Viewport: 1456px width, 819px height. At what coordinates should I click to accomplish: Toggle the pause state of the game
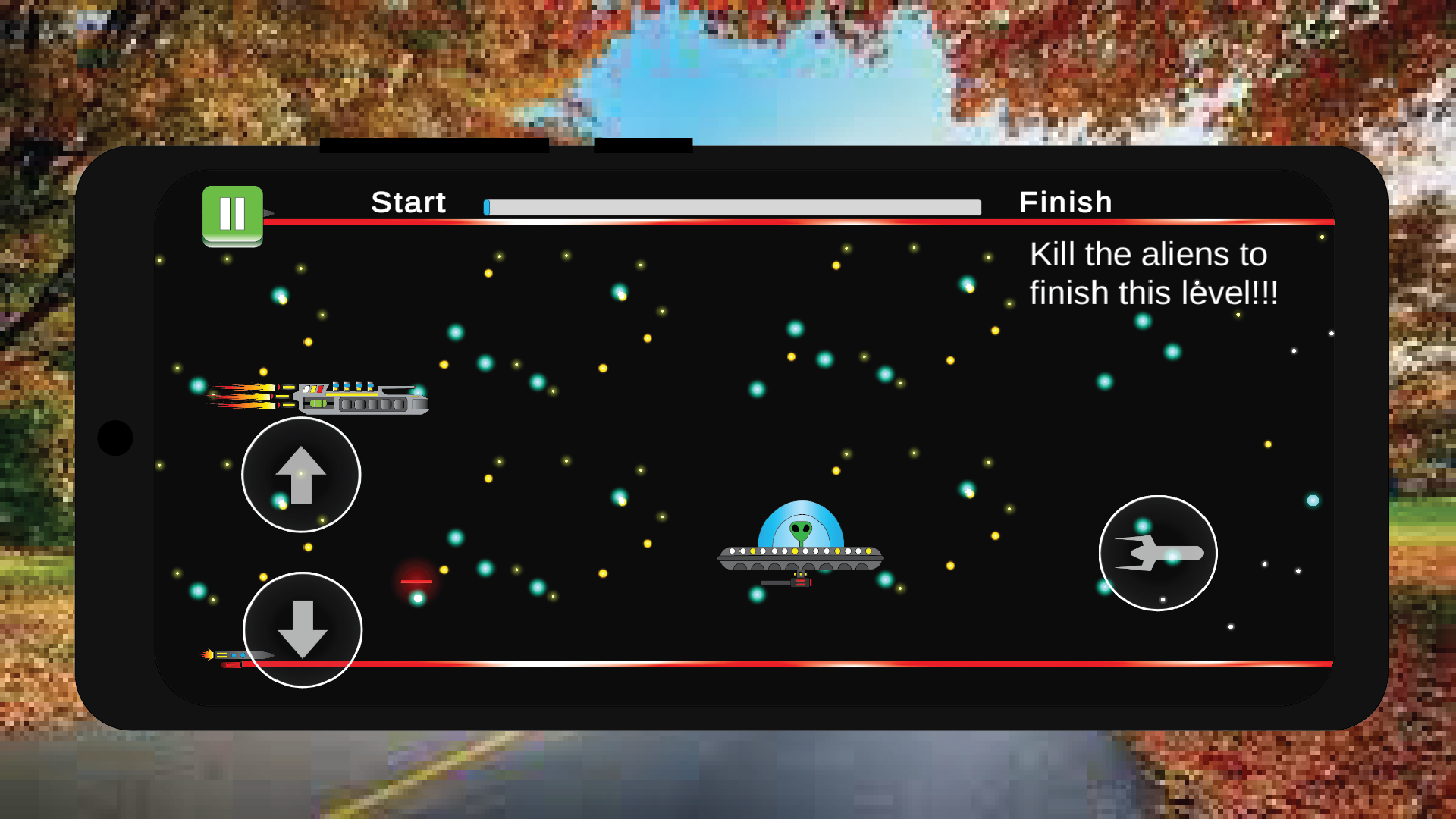click(x=232, y=213)
